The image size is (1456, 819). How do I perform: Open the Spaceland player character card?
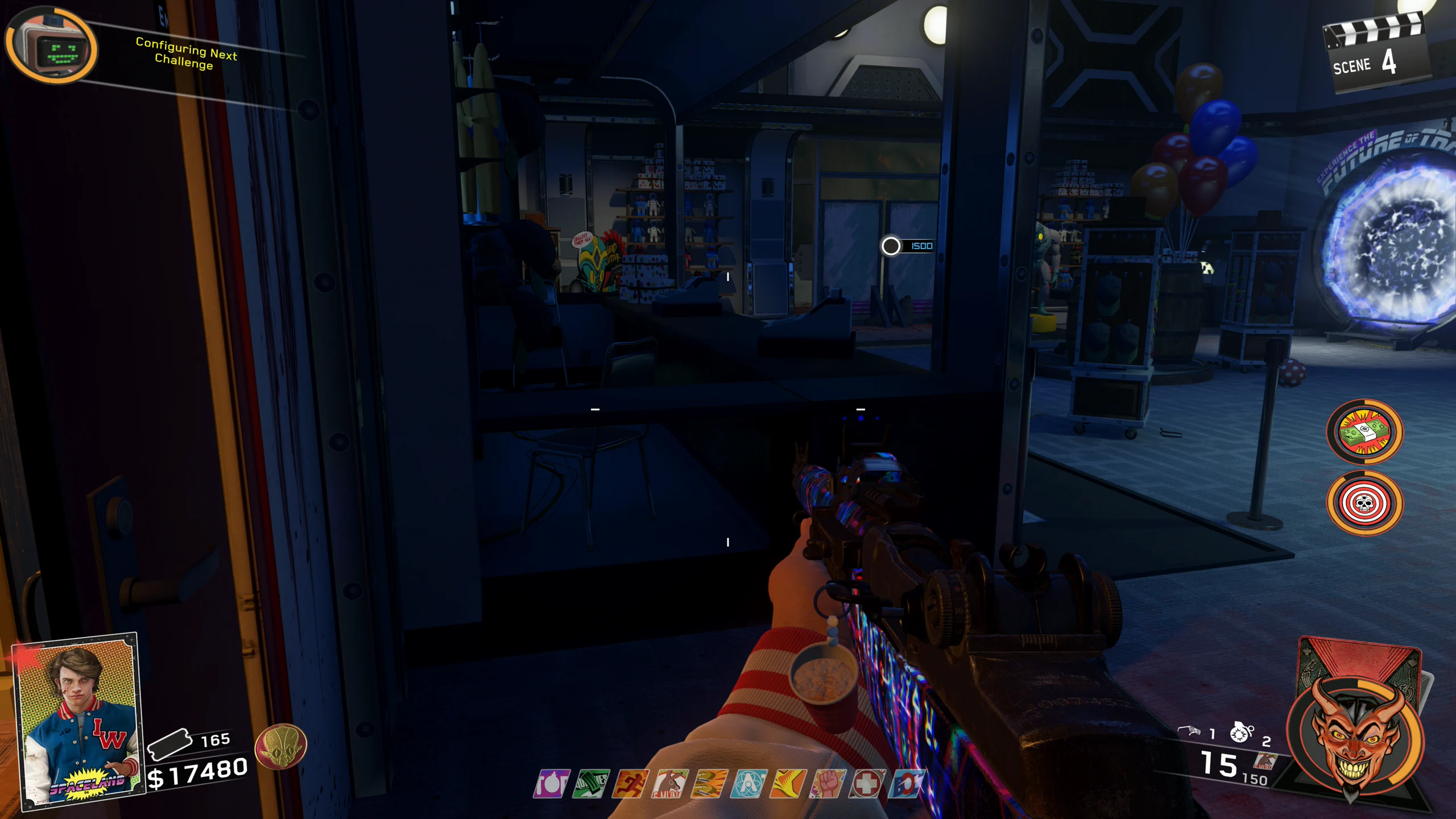click(x=78, y=719)
